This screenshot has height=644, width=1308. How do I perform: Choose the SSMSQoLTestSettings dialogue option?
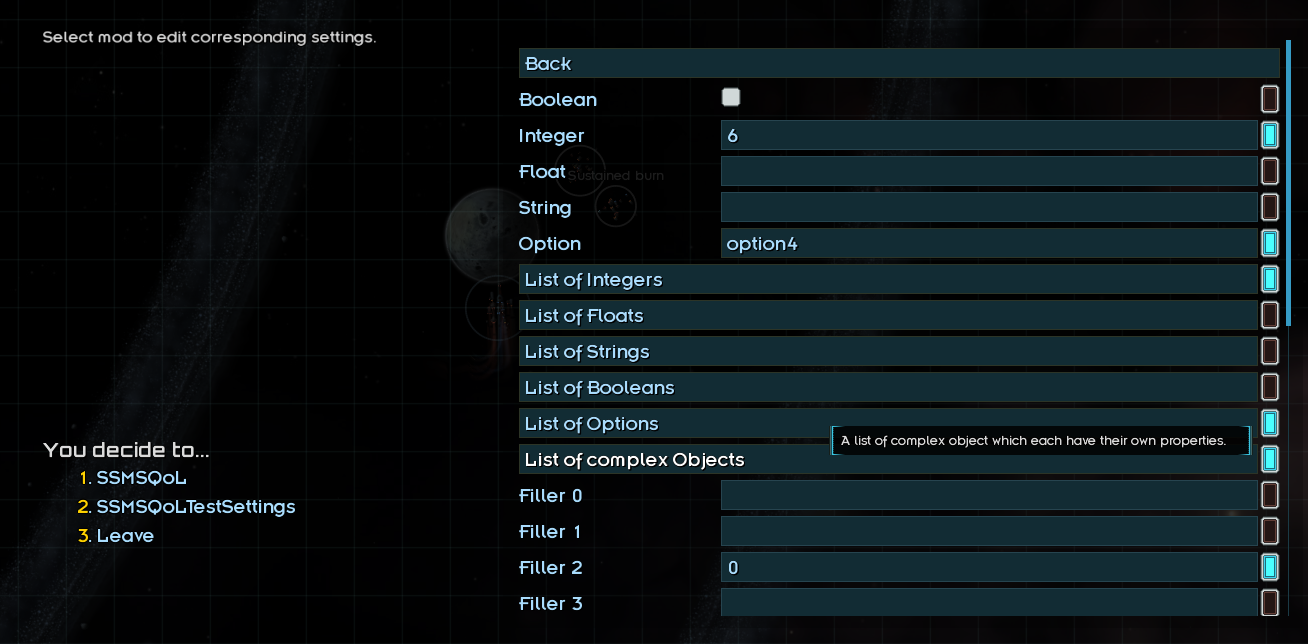coord(195,507)
